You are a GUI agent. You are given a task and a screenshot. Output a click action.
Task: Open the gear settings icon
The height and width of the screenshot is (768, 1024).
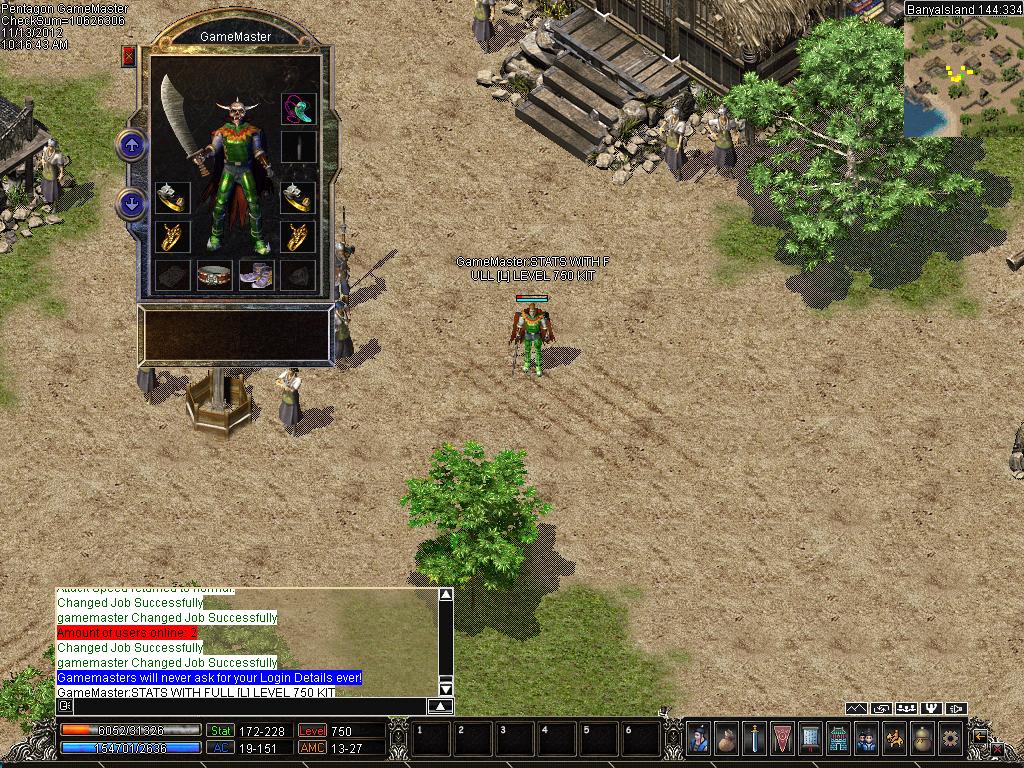click(949, 739)
